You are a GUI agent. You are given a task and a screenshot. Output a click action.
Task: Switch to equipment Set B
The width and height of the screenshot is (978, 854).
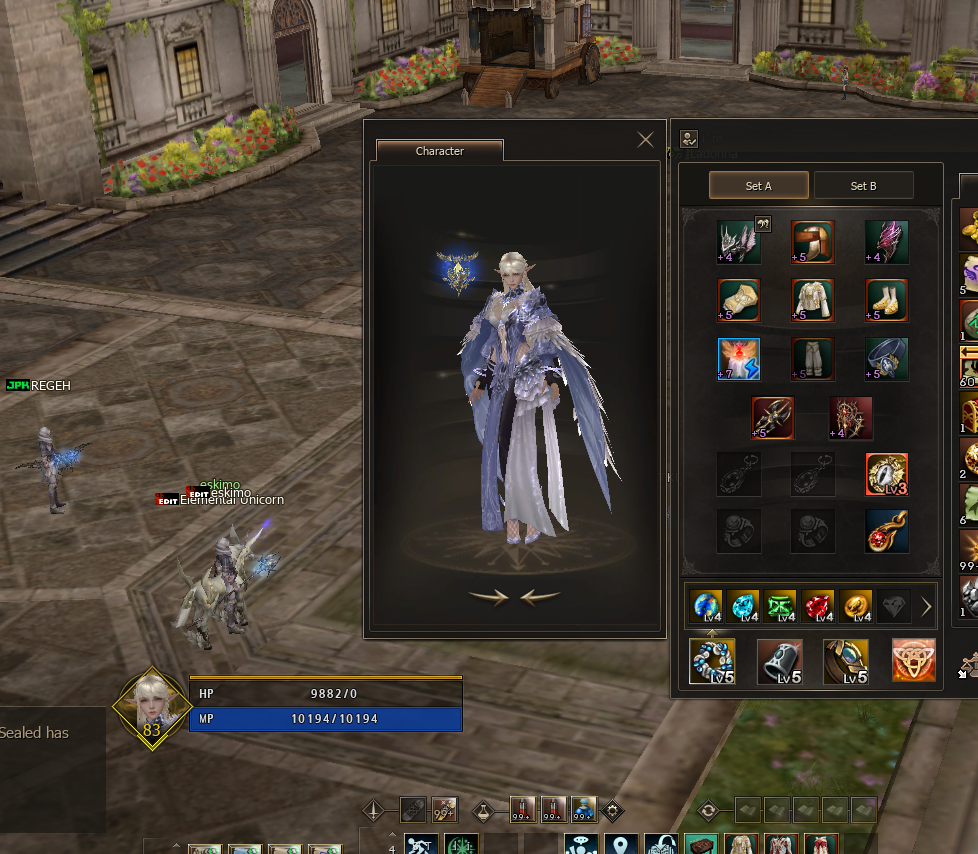point(863,186)
